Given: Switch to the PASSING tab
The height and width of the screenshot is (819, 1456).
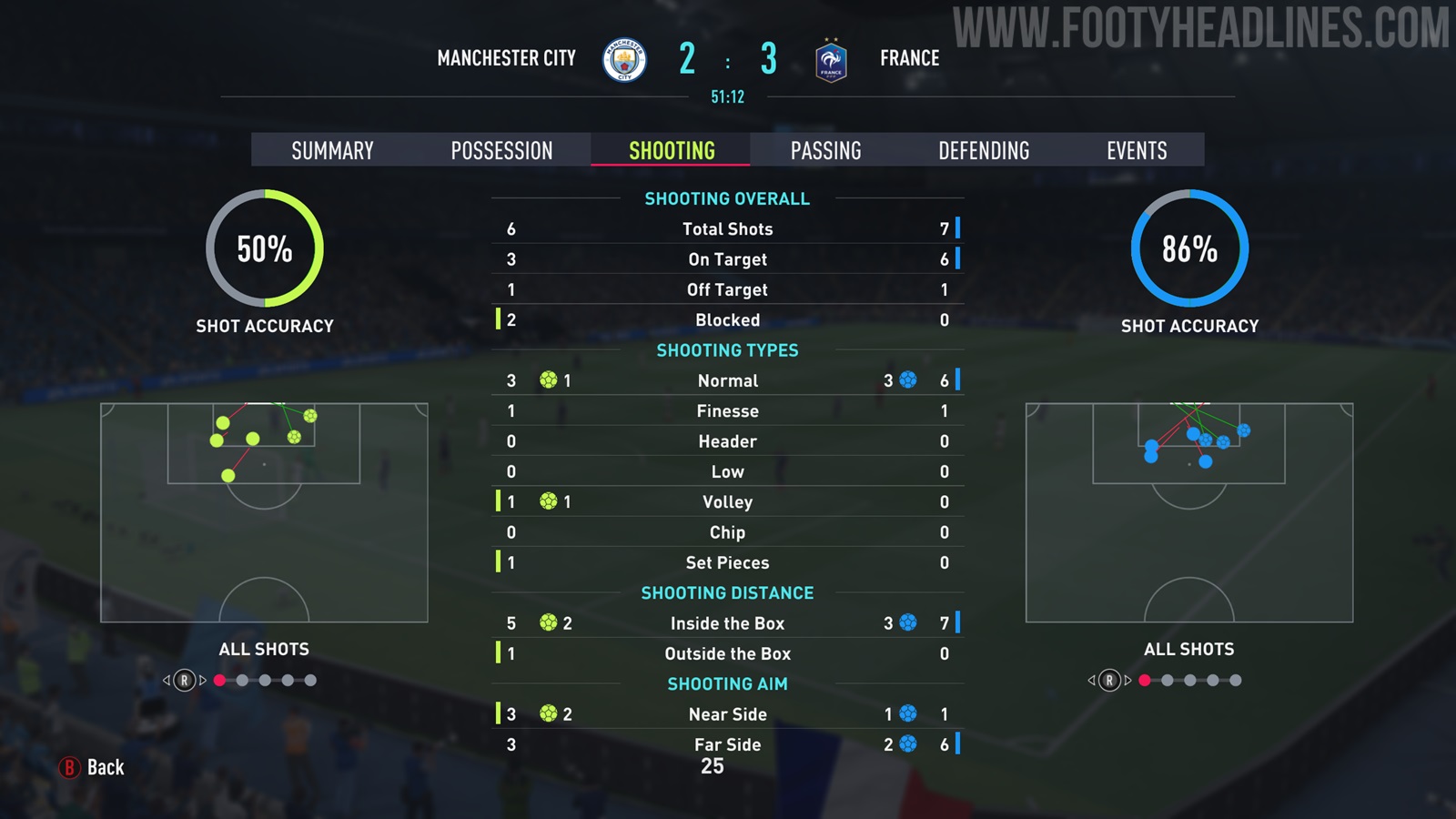Looking at the screenshot, I should click(826, 150).
